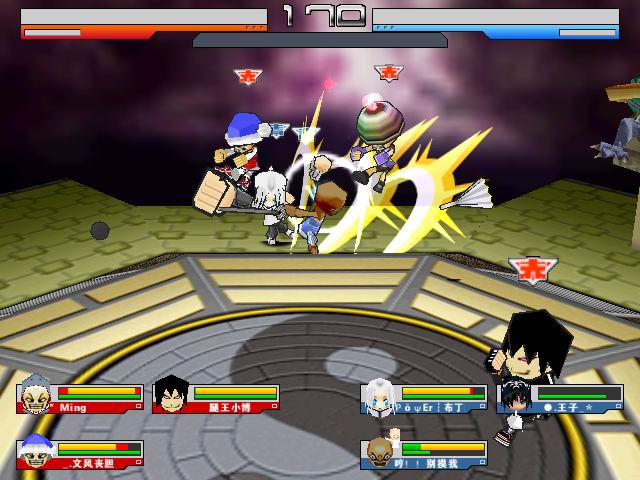Select Ming's player portrait panel
This screenshot has height=480, width=640.
pos(34,396)
